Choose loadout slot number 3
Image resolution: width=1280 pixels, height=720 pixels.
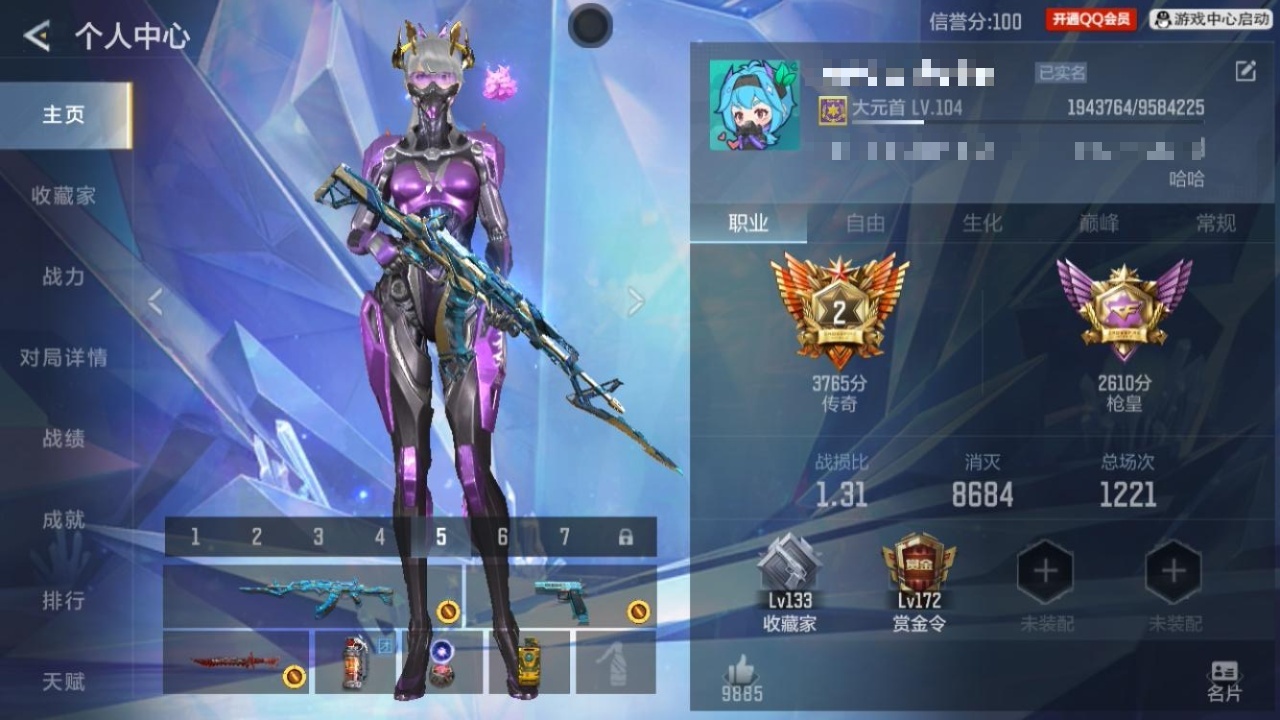[x=318, y=538]
